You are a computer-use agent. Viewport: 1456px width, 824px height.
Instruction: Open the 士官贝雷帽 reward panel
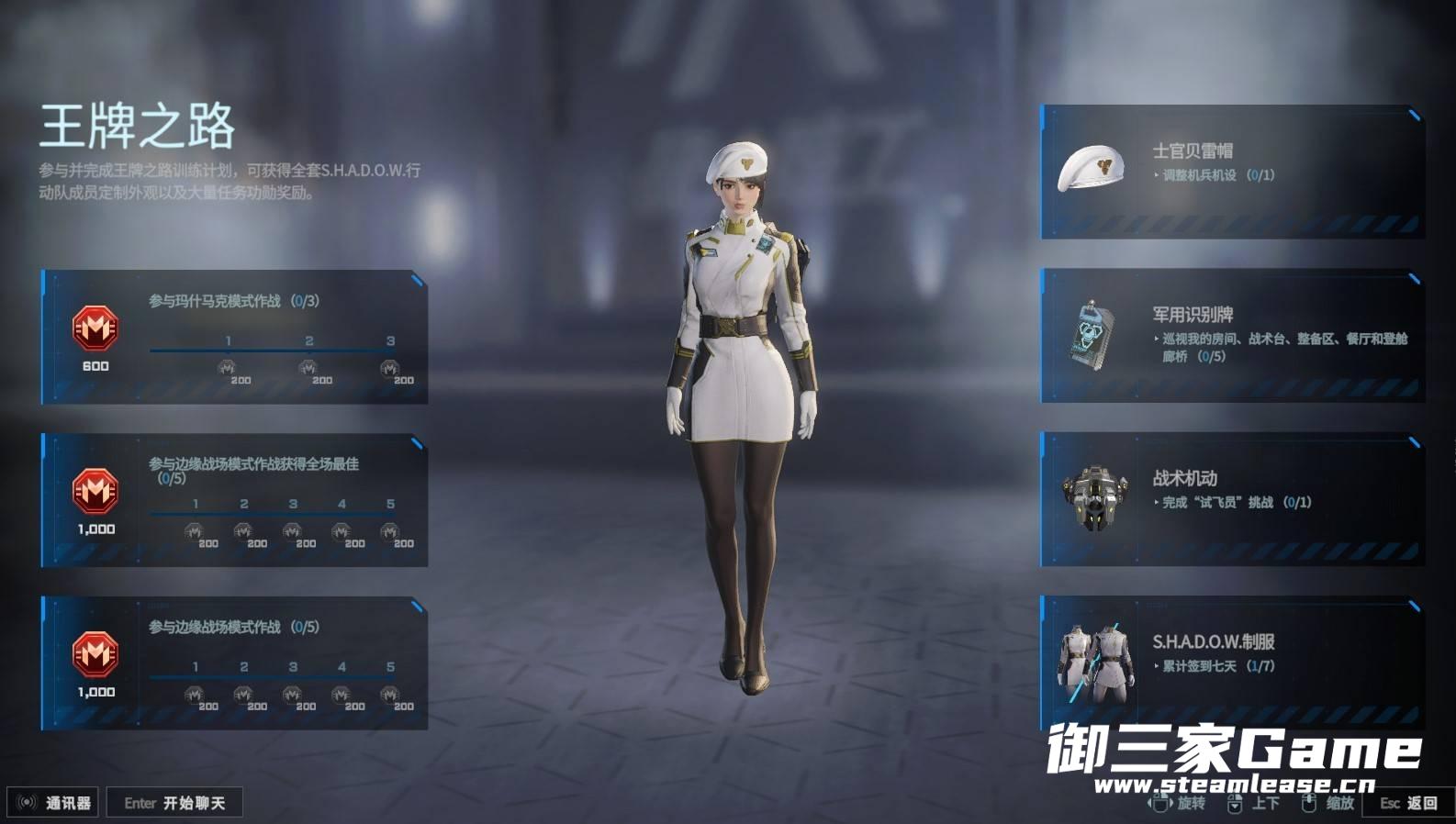1232,173
